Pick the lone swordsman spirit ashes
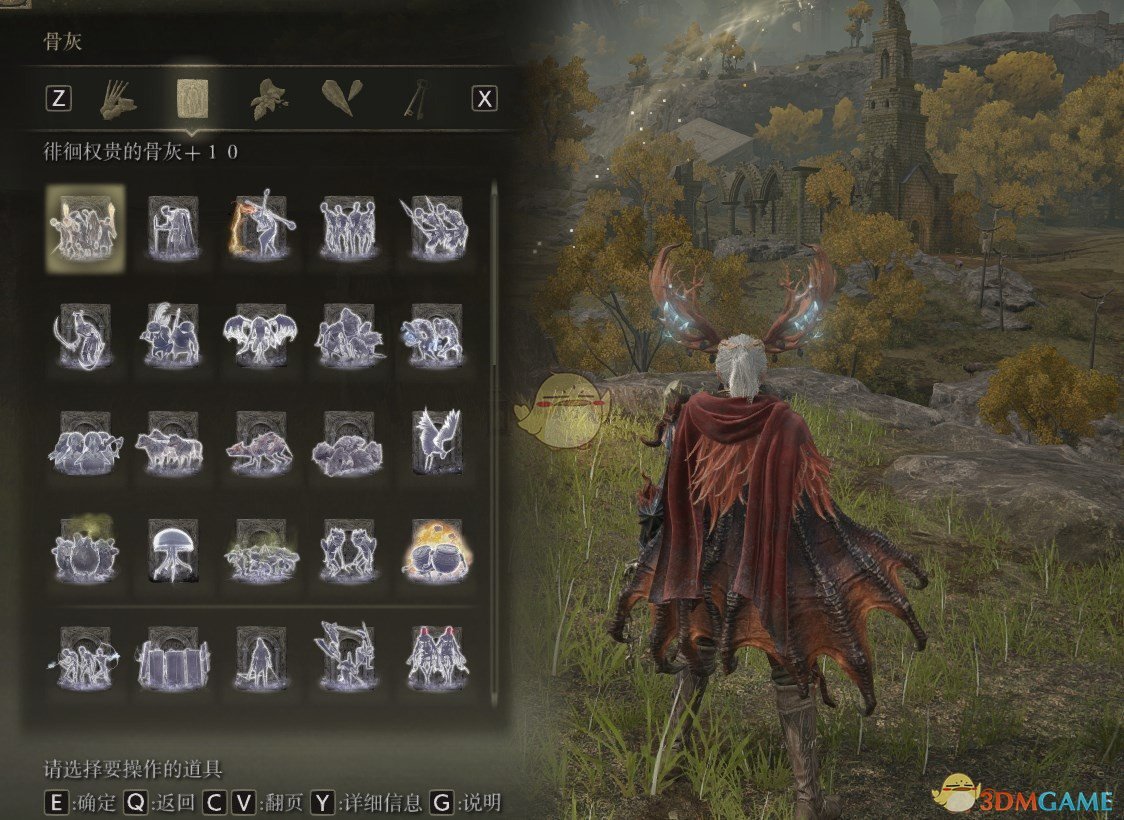Image resolution: width=1124 pixels, height=820 pixels. point(261,658)
